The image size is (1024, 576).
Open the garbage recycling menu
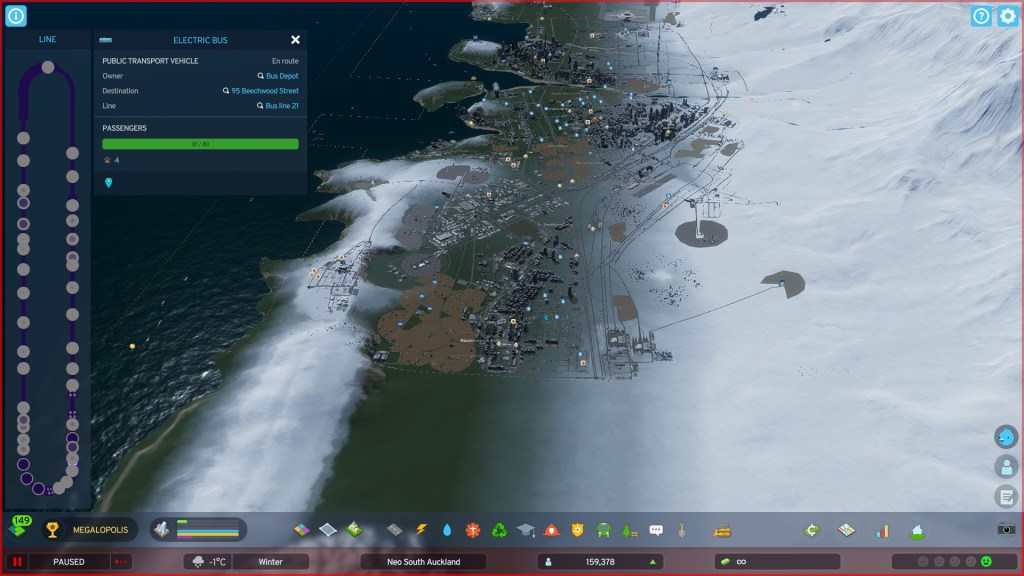tap(499, 529)
